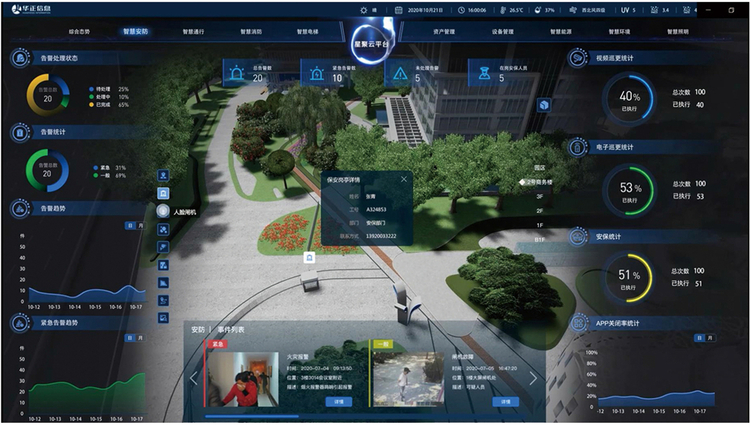Close the 保安岗亭详情 popup
The width and height of the screenshot is (750, 425).
(x=404, y=180)
